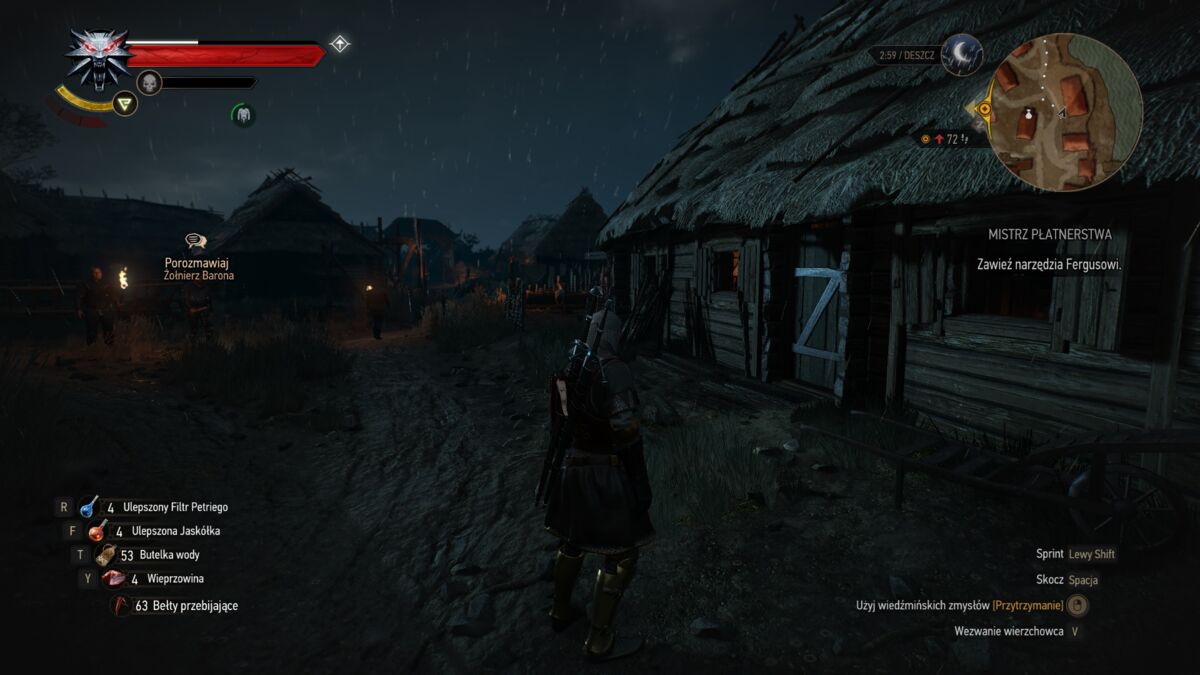Select the Bełty przebijające bolts slot
Image resolution: width=1200 pixels, height=675 pixels.
click(x=121, y=605)
